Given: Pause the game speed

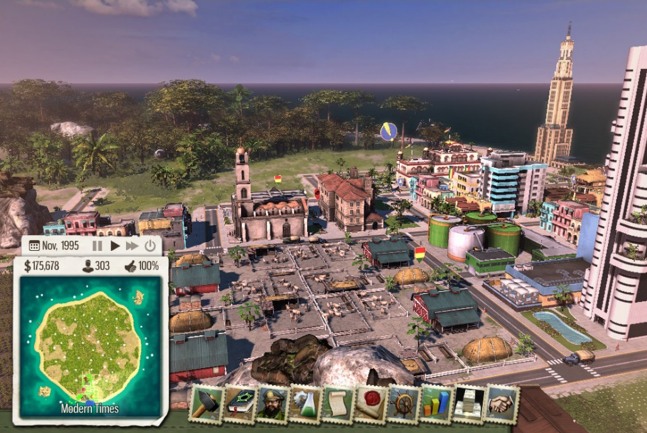Looking at the screenshot, I should 98,245.
